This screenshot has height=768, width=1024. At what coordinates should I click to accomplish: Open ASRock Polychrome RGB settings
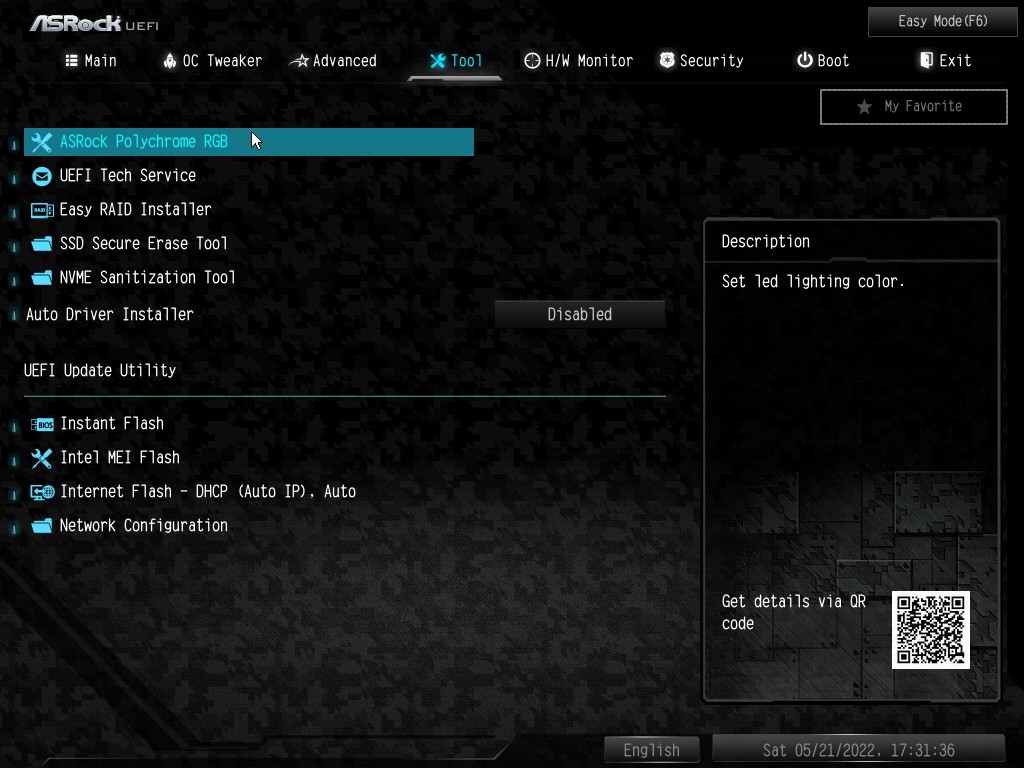144,142
